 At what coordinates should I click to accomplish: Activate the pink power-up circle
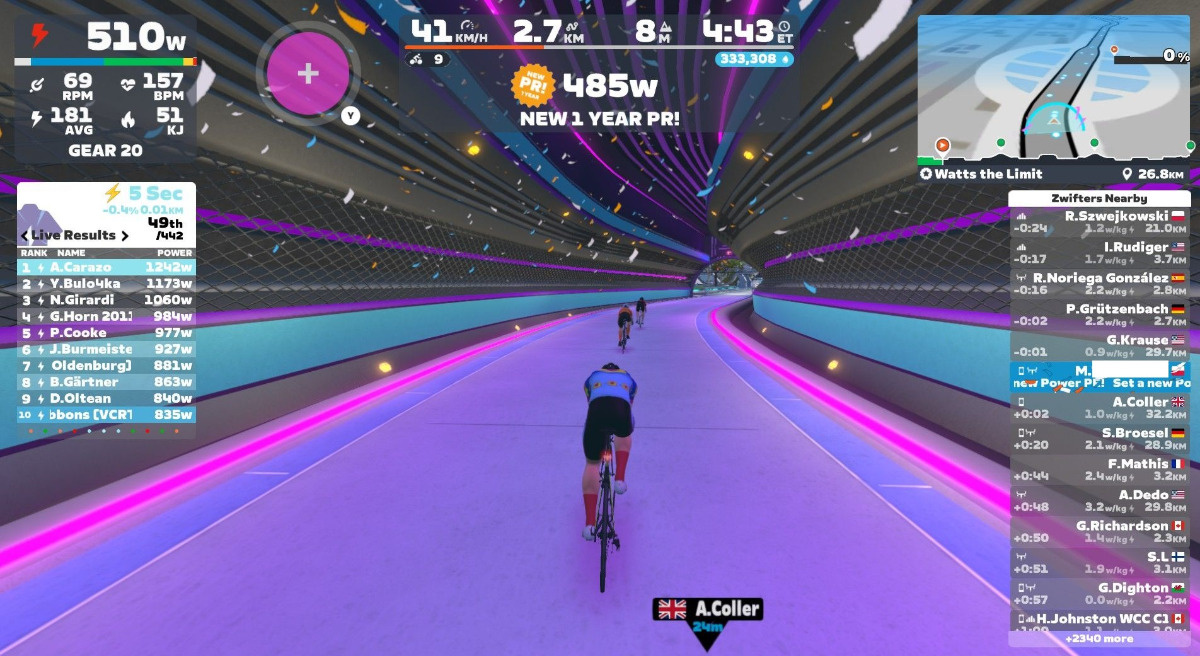308,74
